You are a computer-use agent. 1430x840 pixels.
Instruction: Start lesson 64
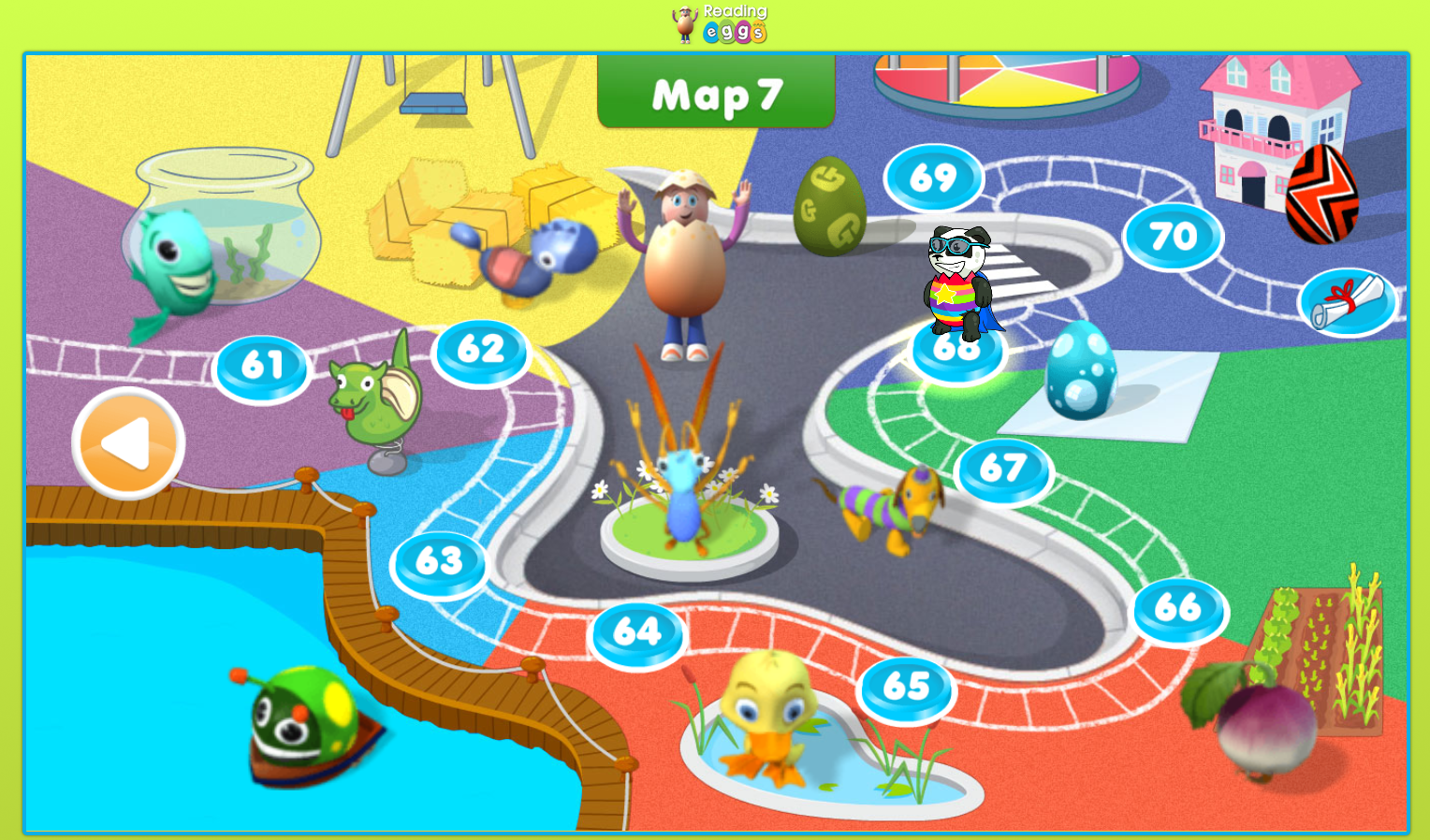tap(637, 632)
